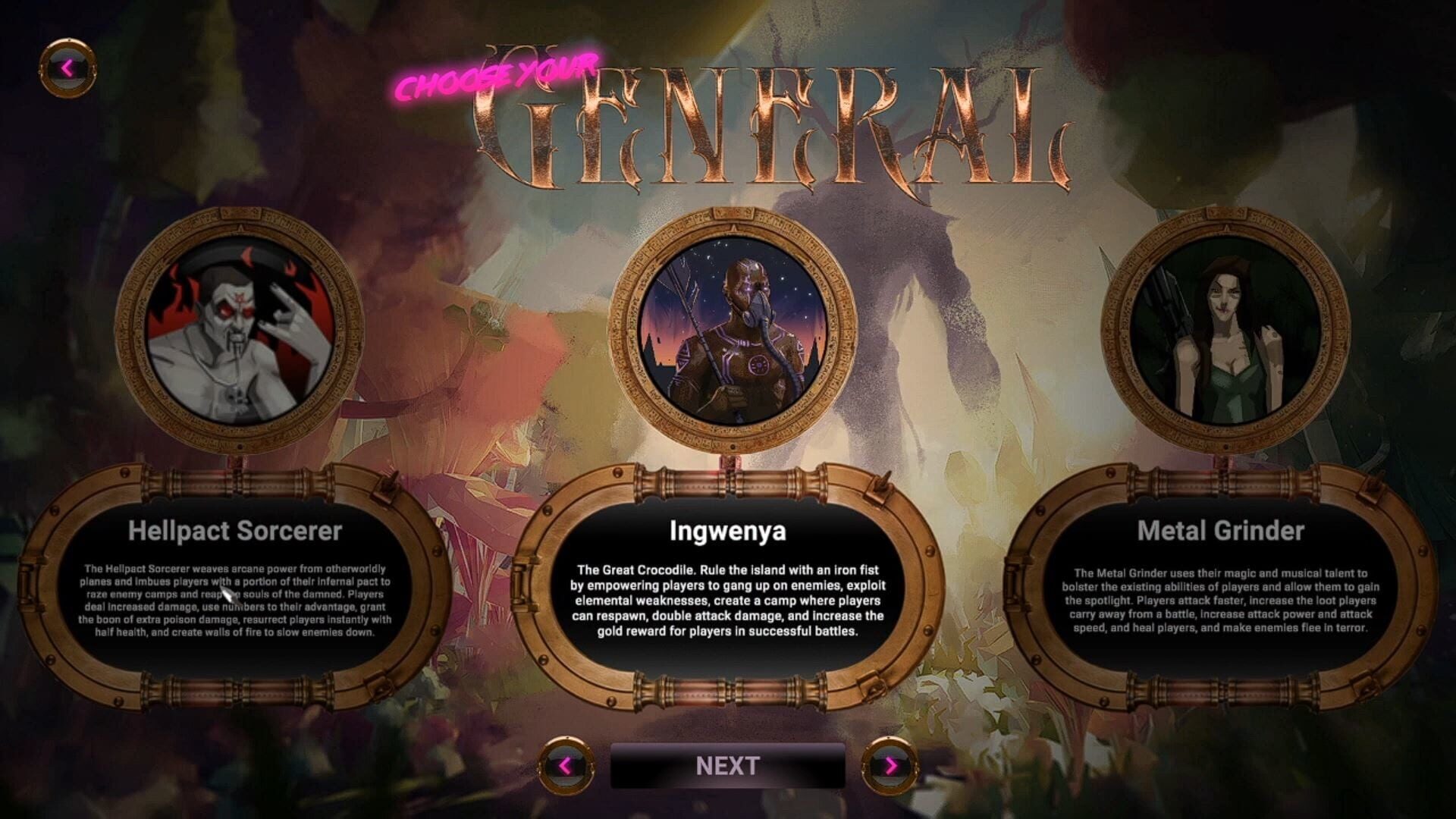Browse to previous general using left arrow

click(566, 767)
